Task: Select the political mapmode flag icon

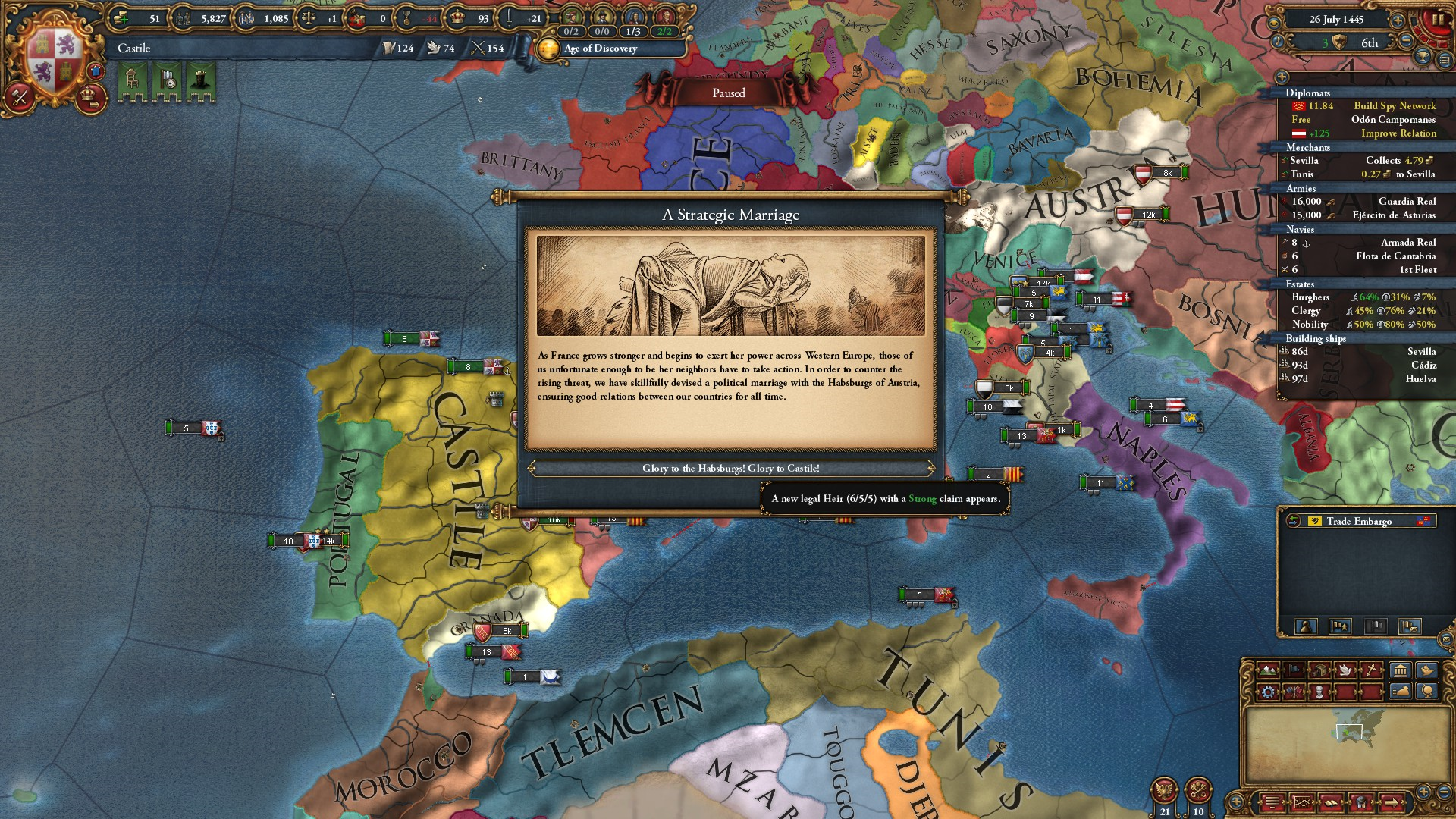Action: [x=1294, y=670]
